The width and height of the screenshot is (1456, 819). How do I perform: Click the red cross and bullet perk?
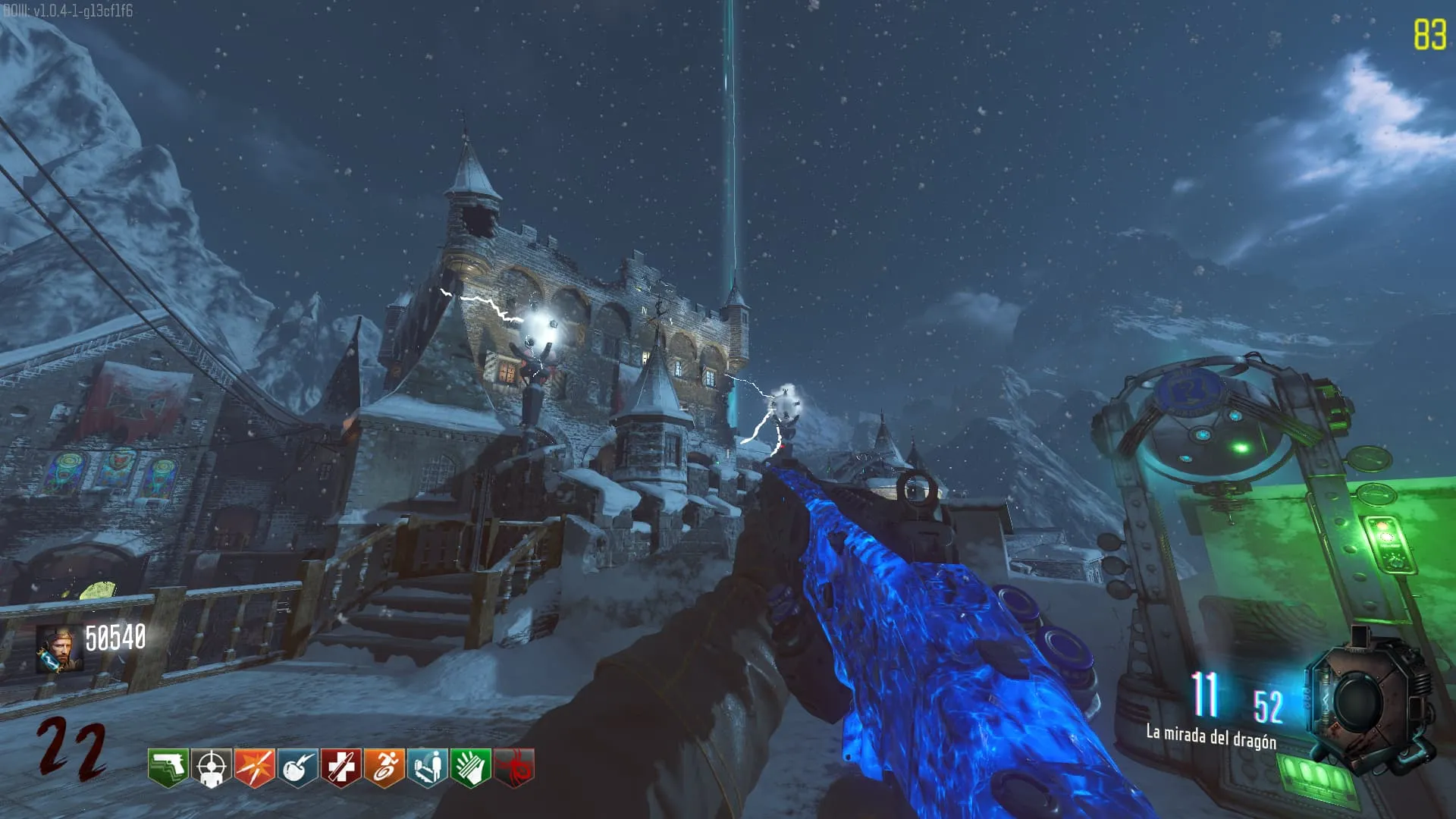340,767
